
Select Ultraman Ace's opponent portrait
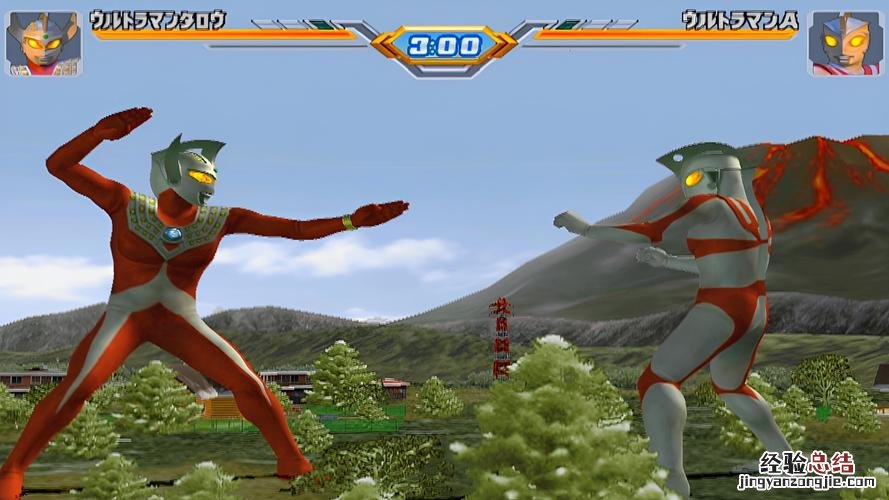pyautogui.click(x=844, y=43)
